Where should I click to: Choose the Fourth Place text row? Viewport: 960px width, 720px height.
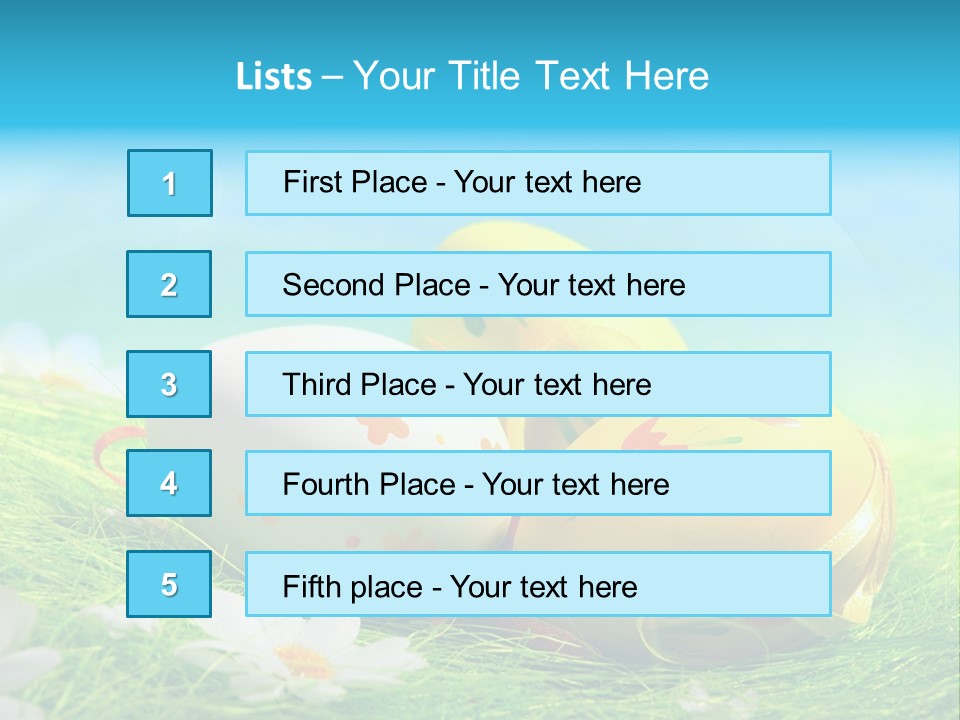click(x=538, y=483)
